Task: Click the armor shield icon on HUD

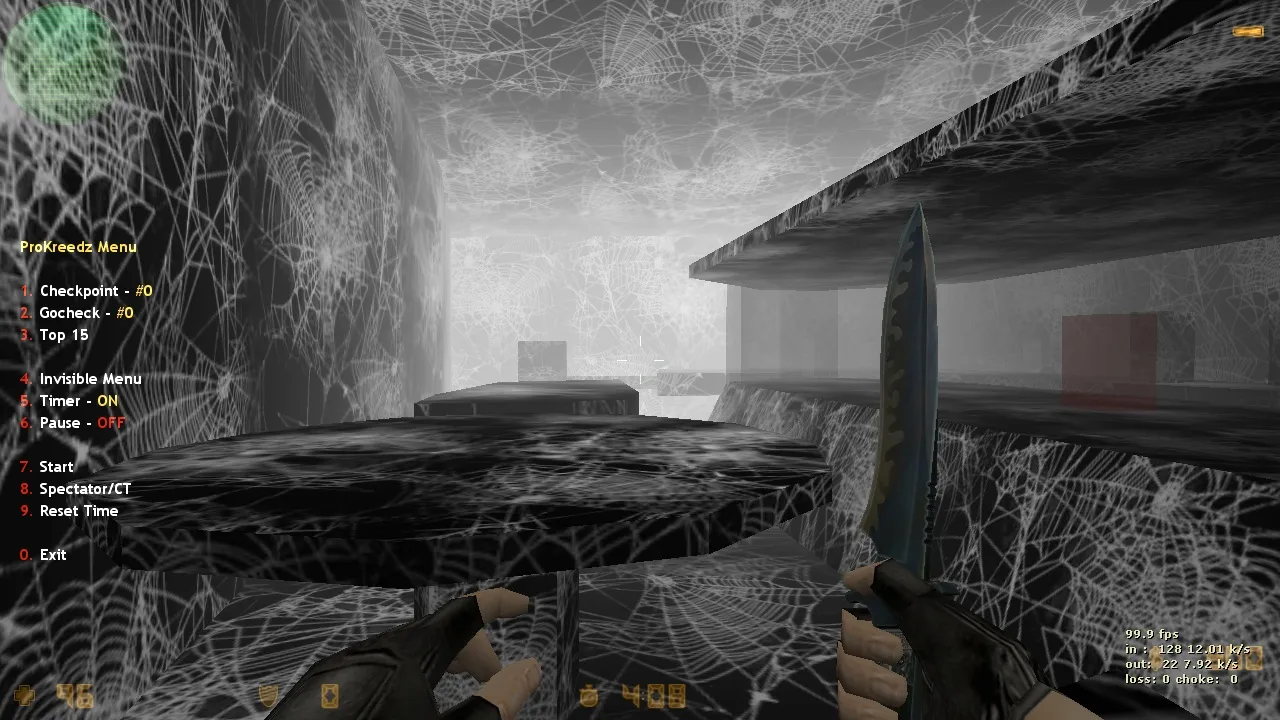Action: 267,695
